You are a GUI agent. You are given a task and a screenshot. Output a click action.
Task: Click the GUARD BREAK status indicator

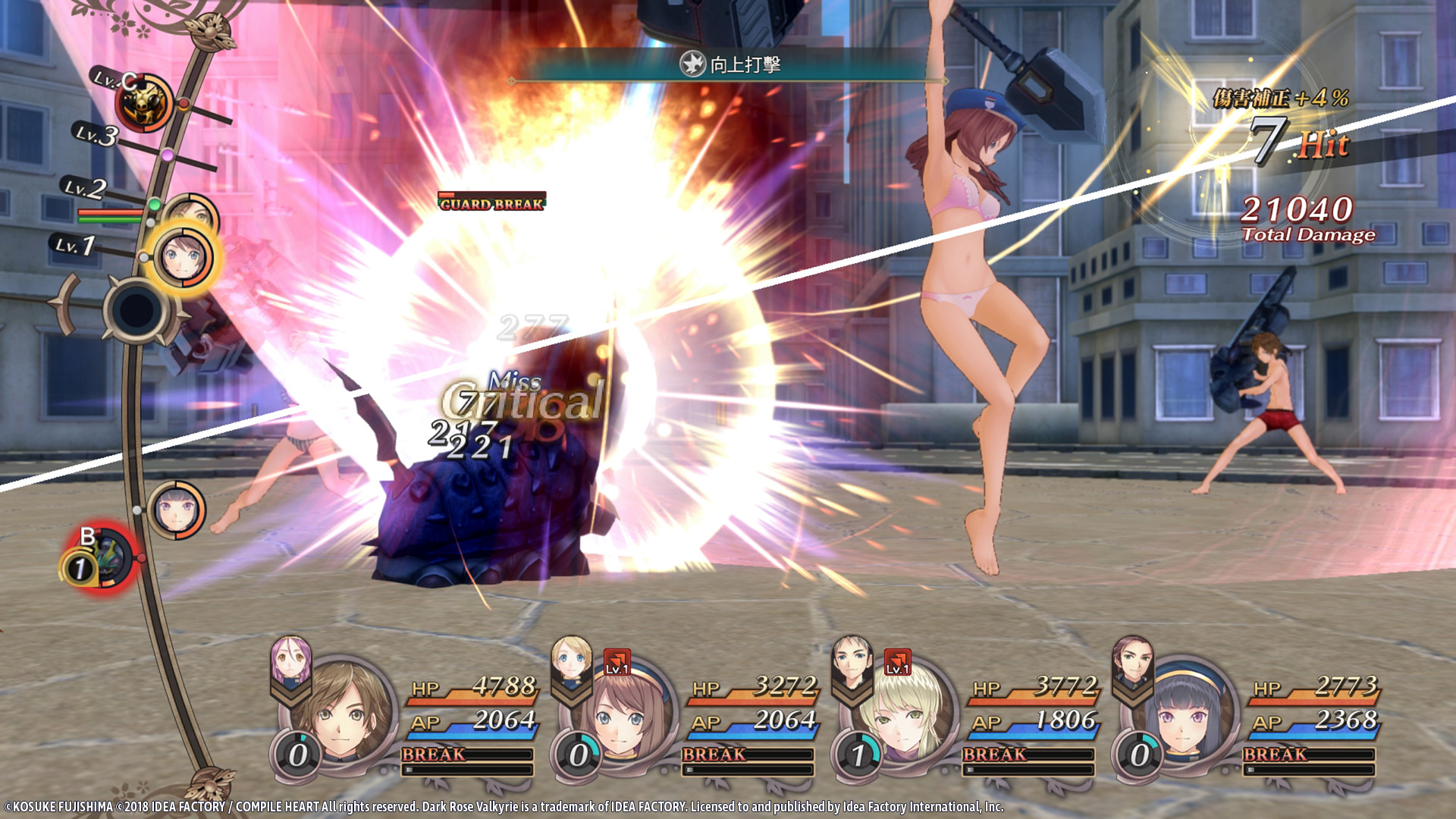pos(491,203)
